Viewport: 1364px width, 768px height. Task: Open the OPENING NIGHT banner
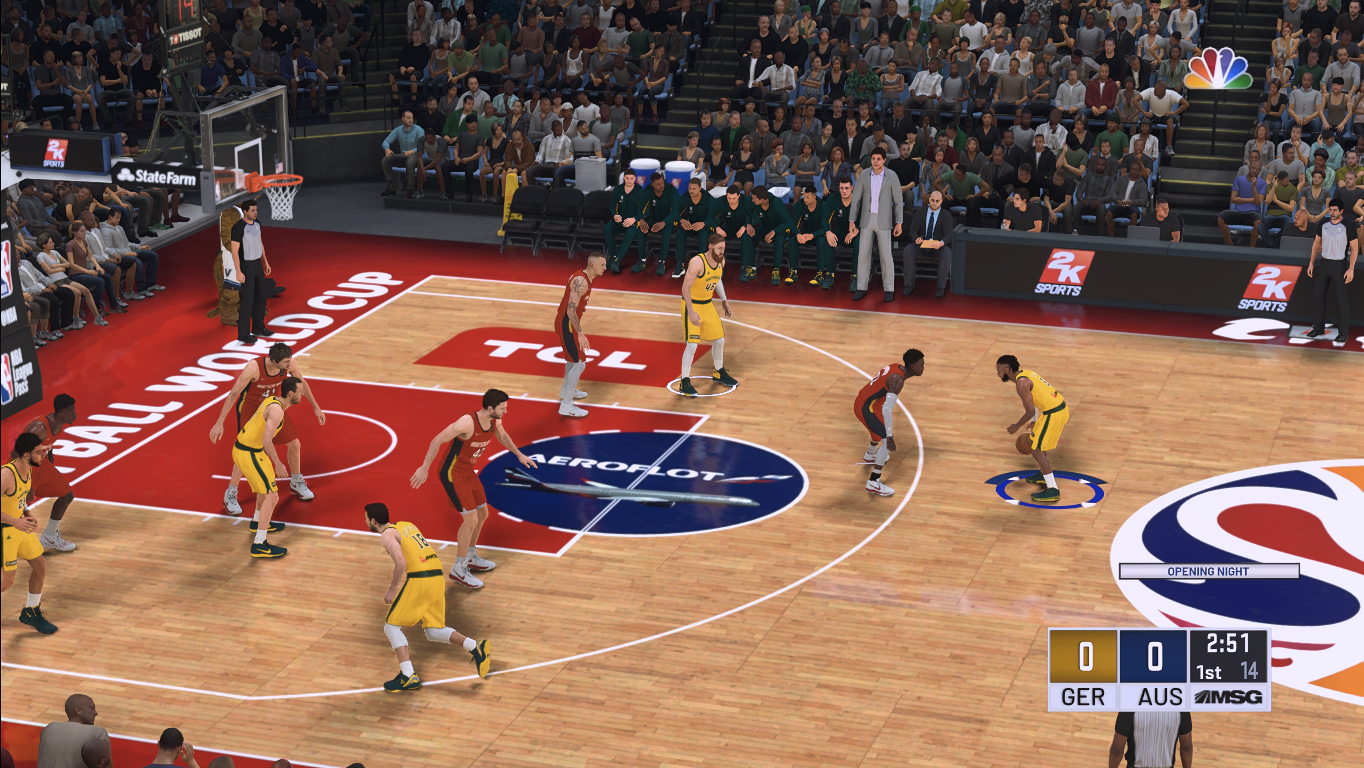[1210, 571]
